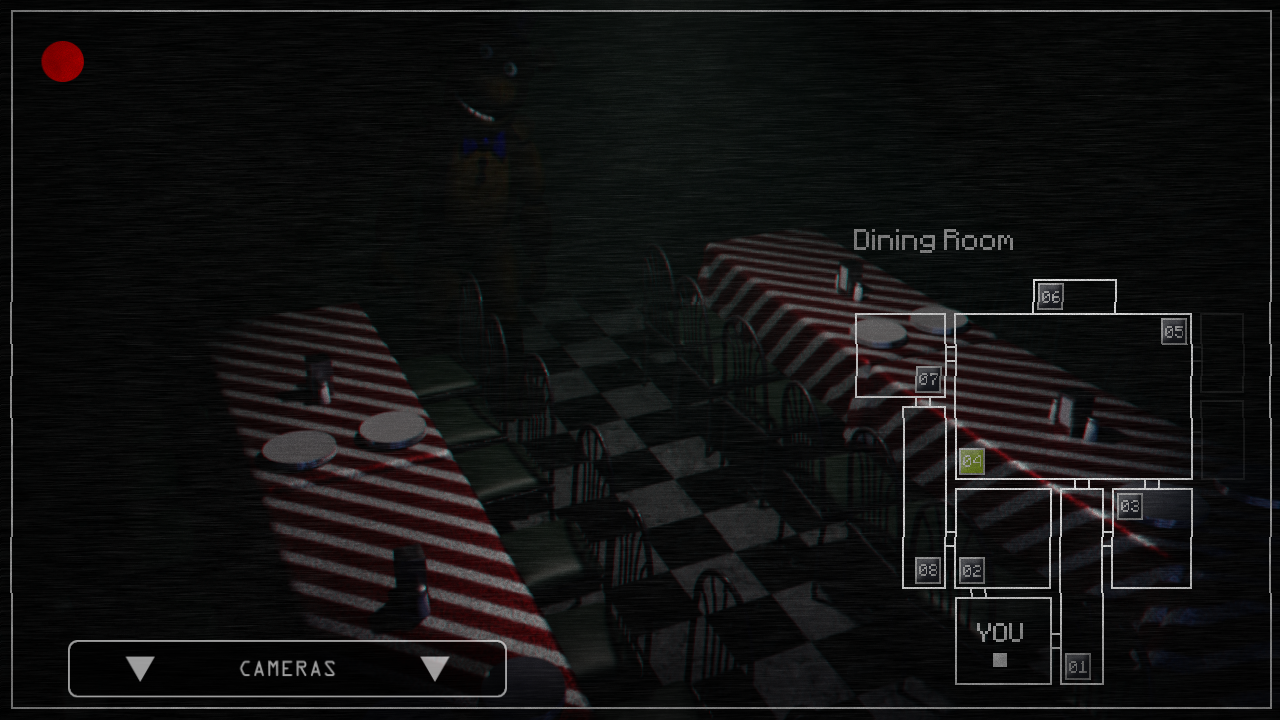Screen dimensions: 1280x720
Task: Click the YOU office marker on map
Action: [1000, 630]
